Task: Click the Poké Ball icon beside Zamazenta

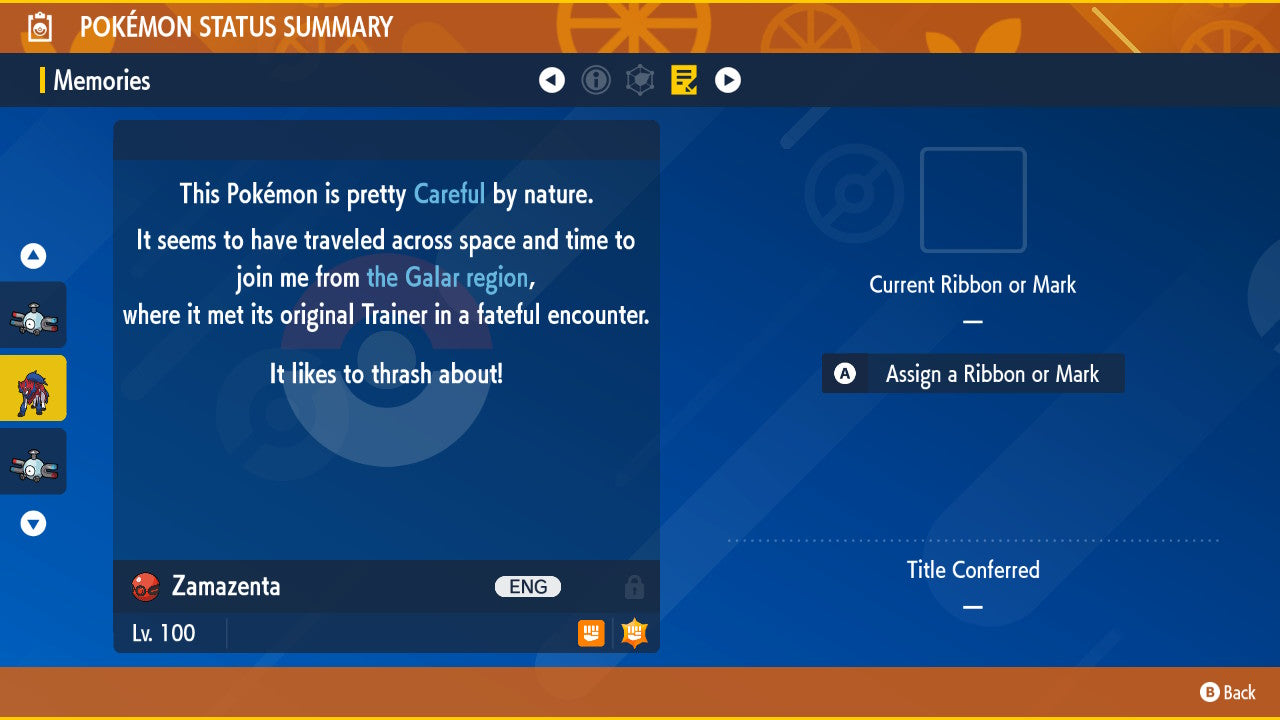Action: [144, 587]
